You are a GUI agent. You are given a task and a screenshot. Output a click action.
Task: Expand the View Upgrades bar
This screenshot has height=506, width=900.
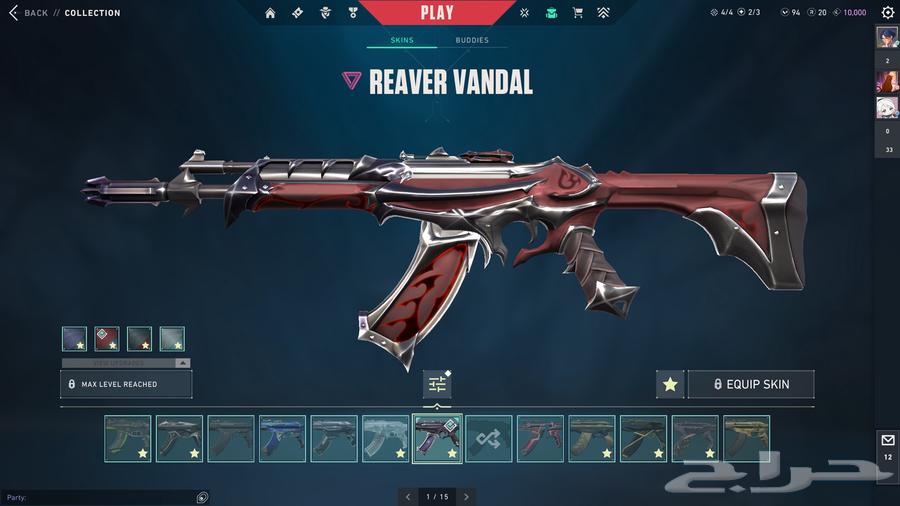(126, 363)
